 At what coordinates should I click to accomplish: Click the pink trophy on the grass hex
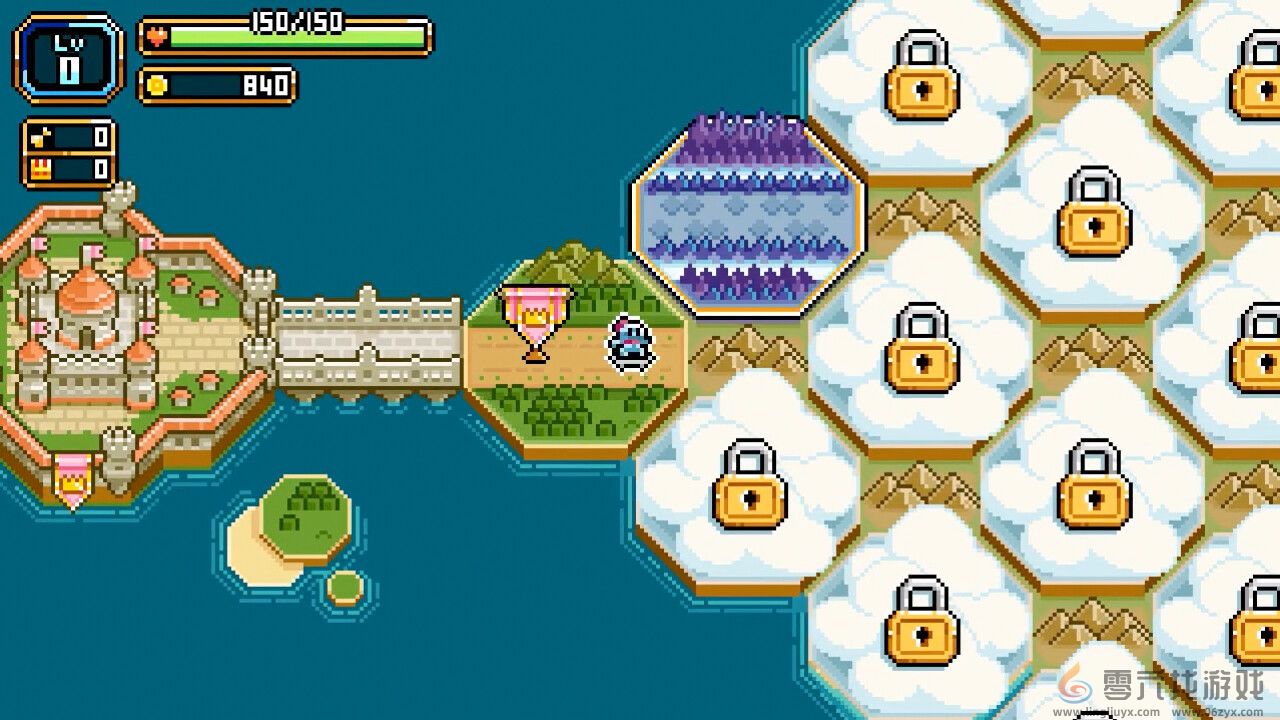[x=535, y=320]
